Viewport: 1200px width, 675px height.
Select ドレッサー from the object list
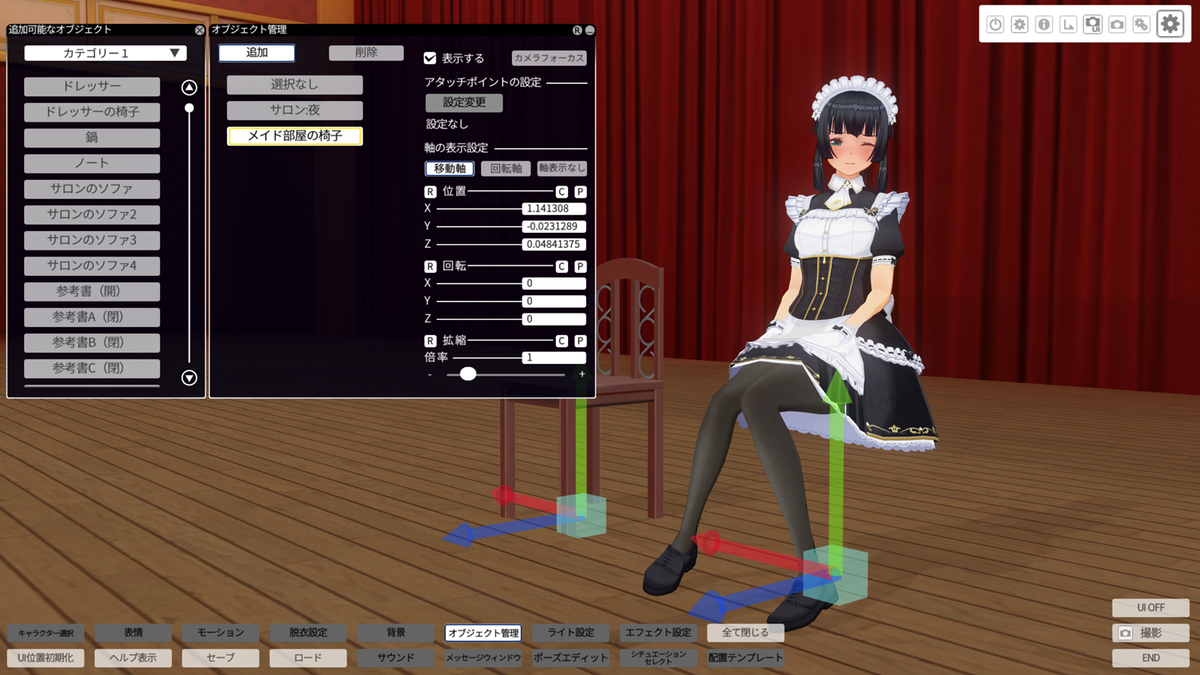pos(92,87)
